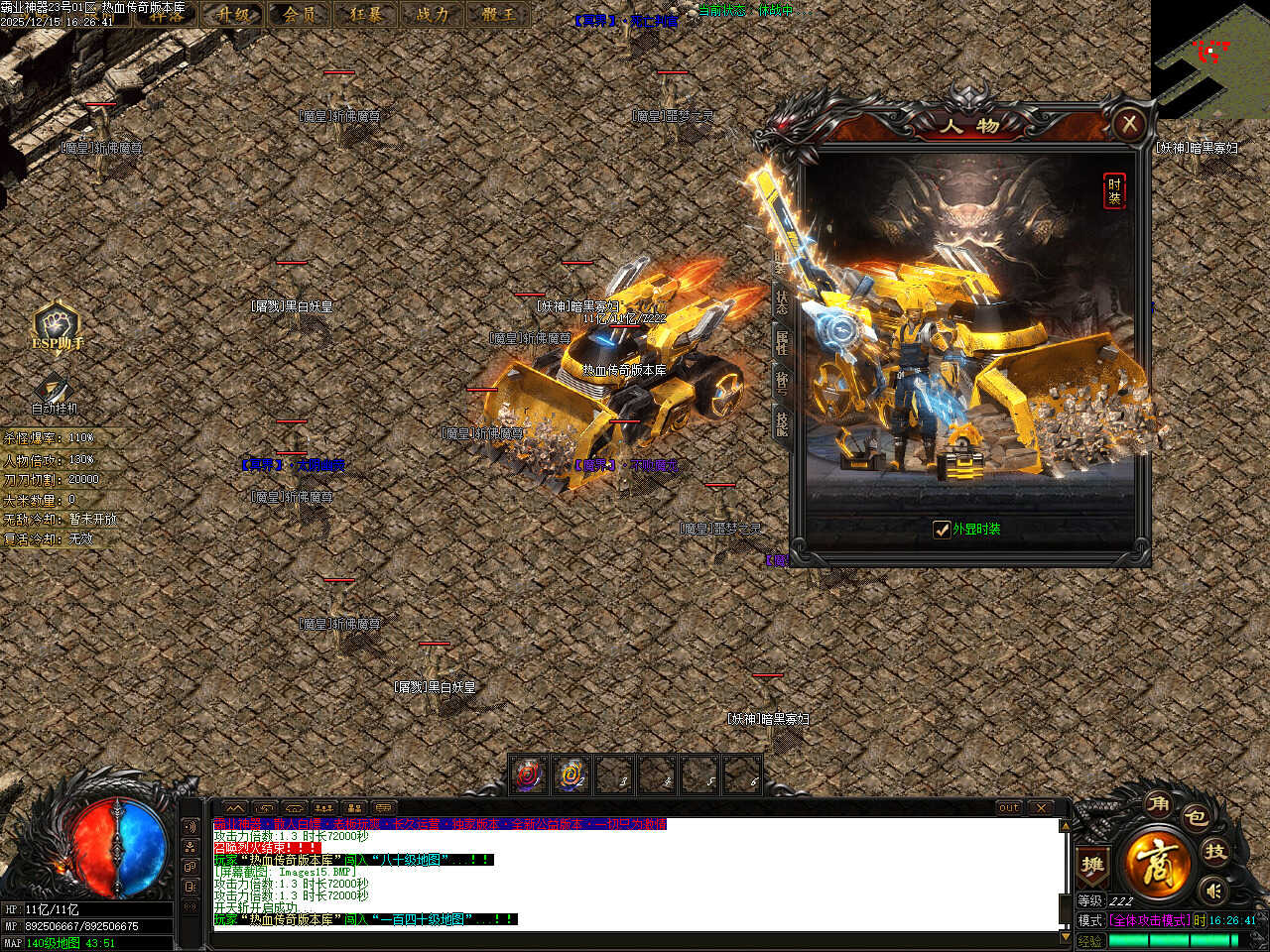Use the red swirl skill in slot 1
The height and width of the screenshot is (952, 1270).
[x=529, y=774]
